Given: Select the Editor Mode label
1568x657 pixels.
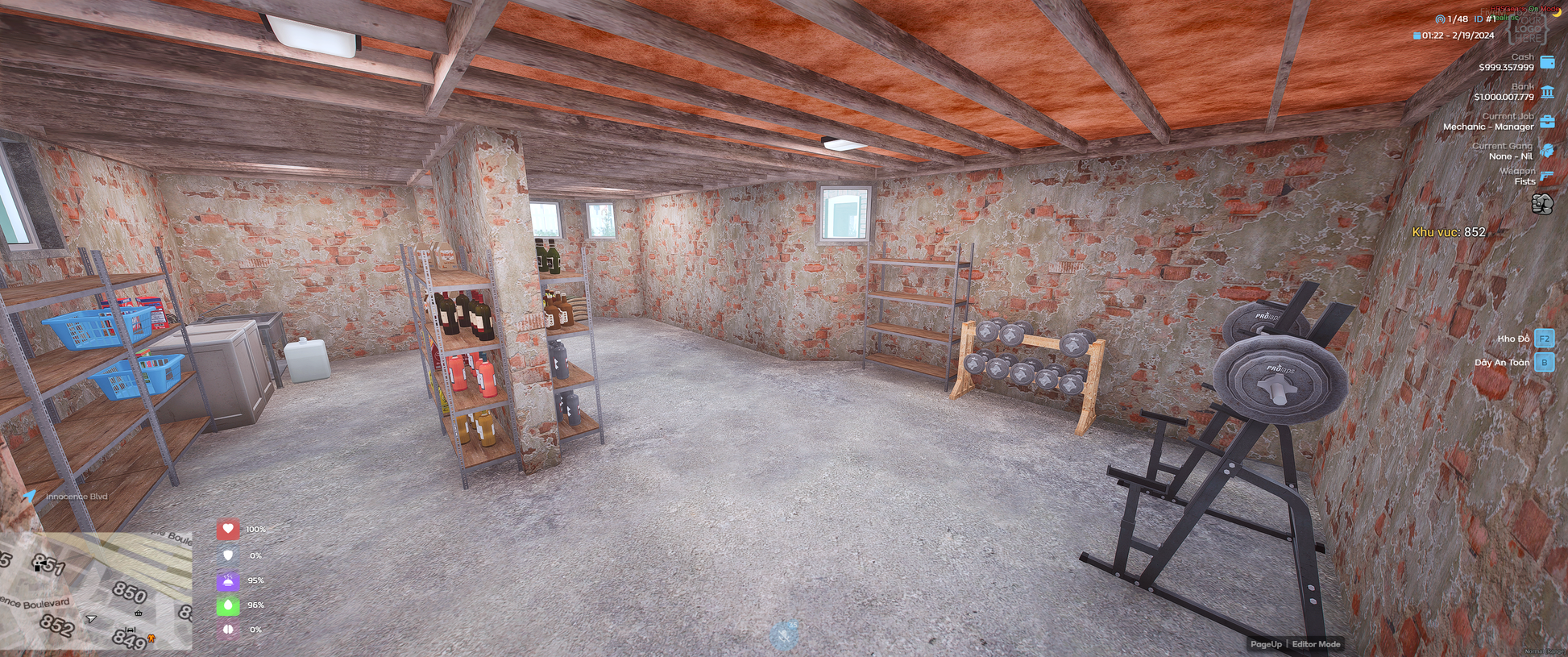Looking at the screenshot, I should click(1316, 644).
